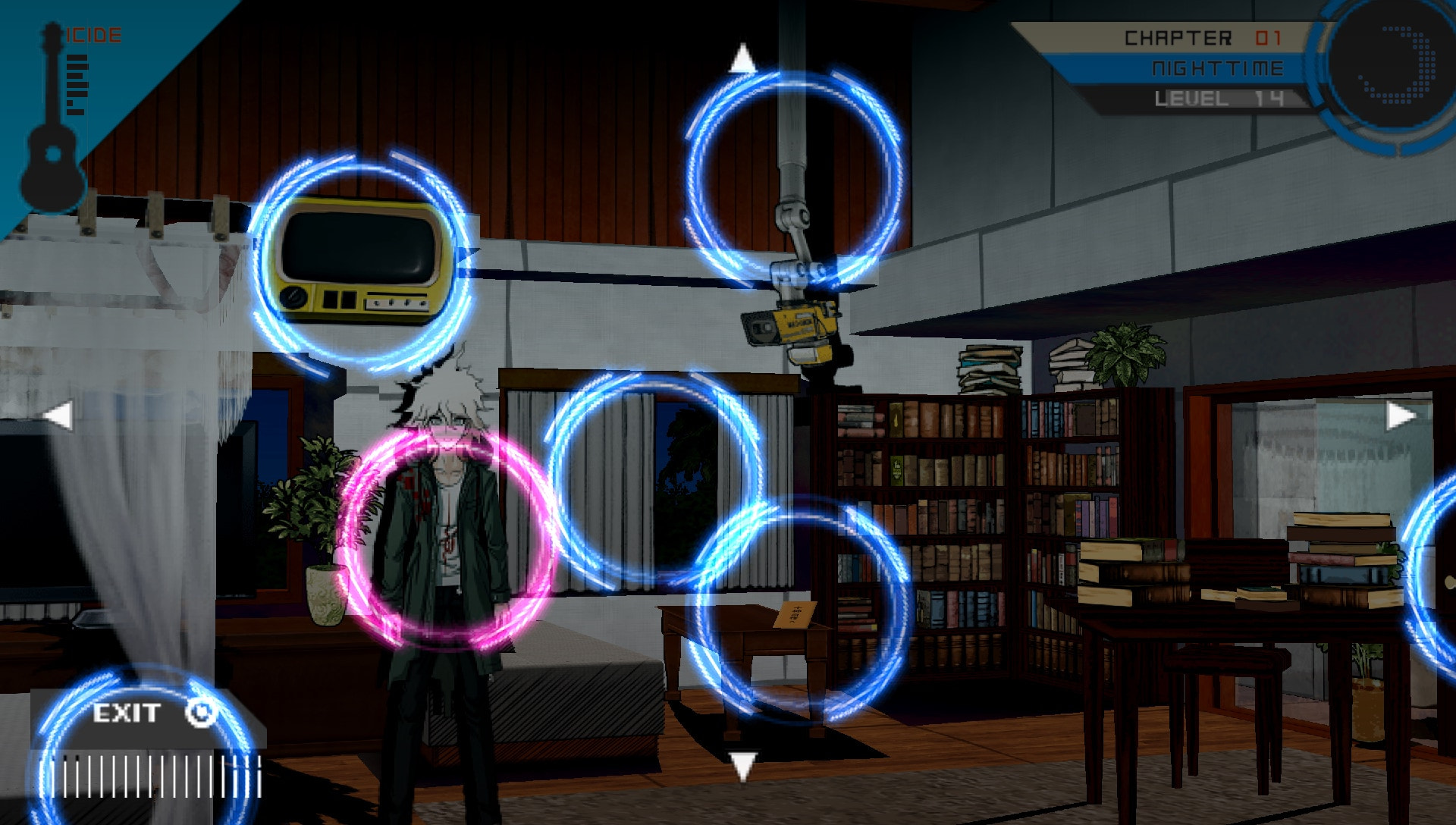Click the clock icon beside EXIT
Image resolution: width=1456 pixels, height=825 pixels.
(199, 713)
